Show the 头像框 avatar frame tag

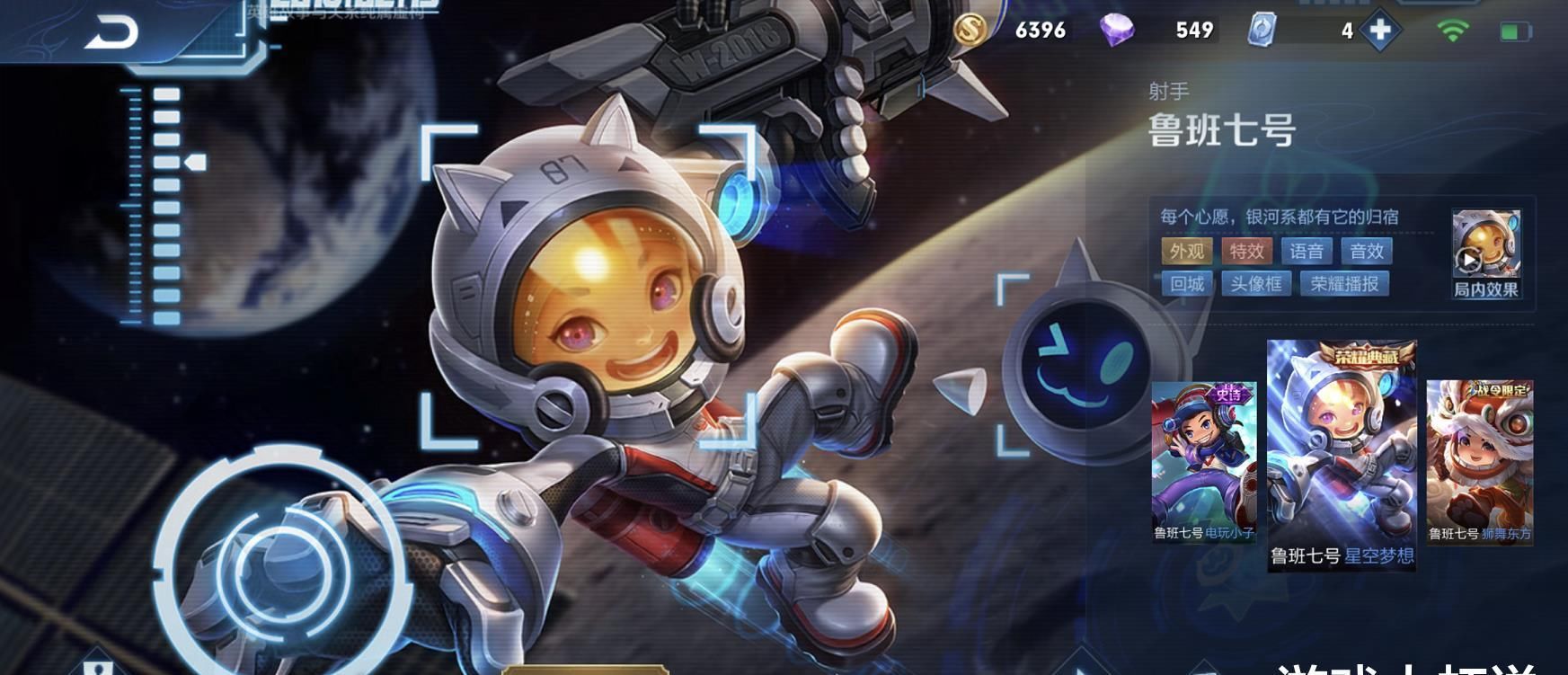click(x=1255, y=284)
